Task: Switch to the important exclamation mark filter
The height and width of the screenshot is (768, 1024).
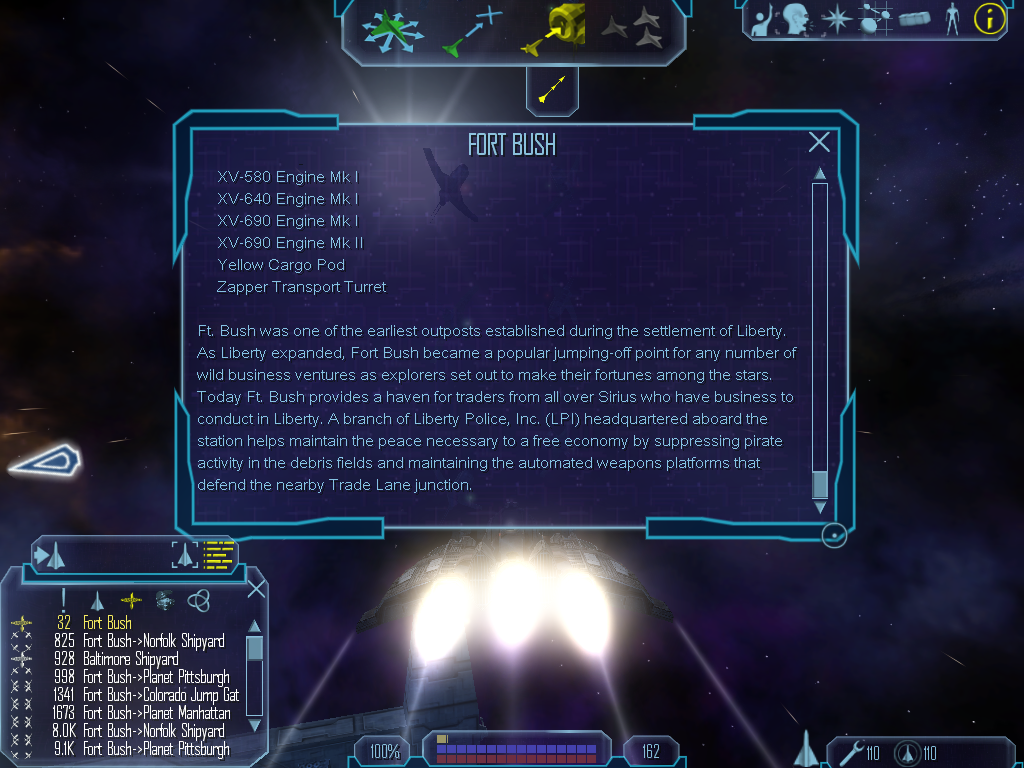Action: (64, 599)
